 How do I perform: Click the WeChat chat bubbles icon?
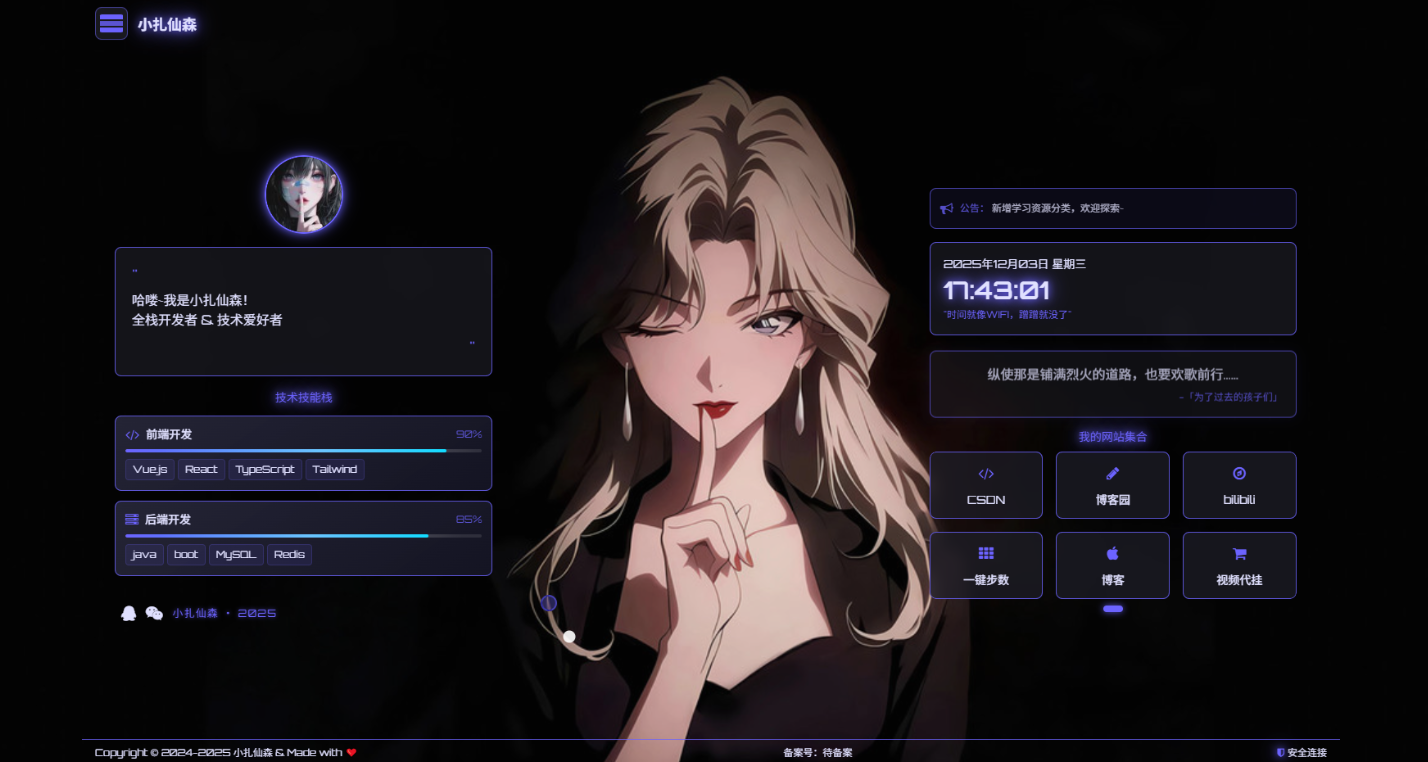154,613
